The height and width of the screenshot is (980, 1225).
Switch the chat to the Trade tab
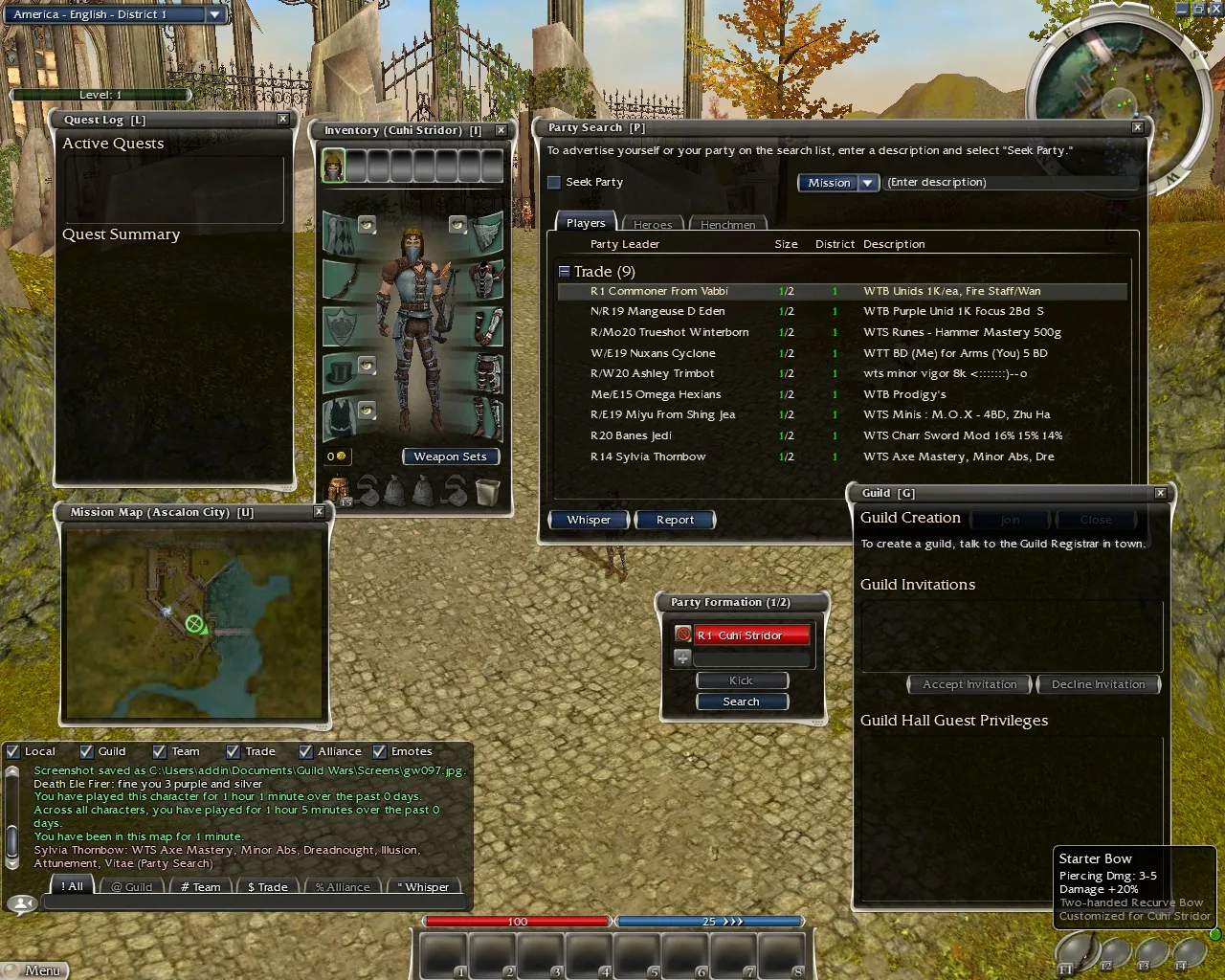tap(267, 887)
